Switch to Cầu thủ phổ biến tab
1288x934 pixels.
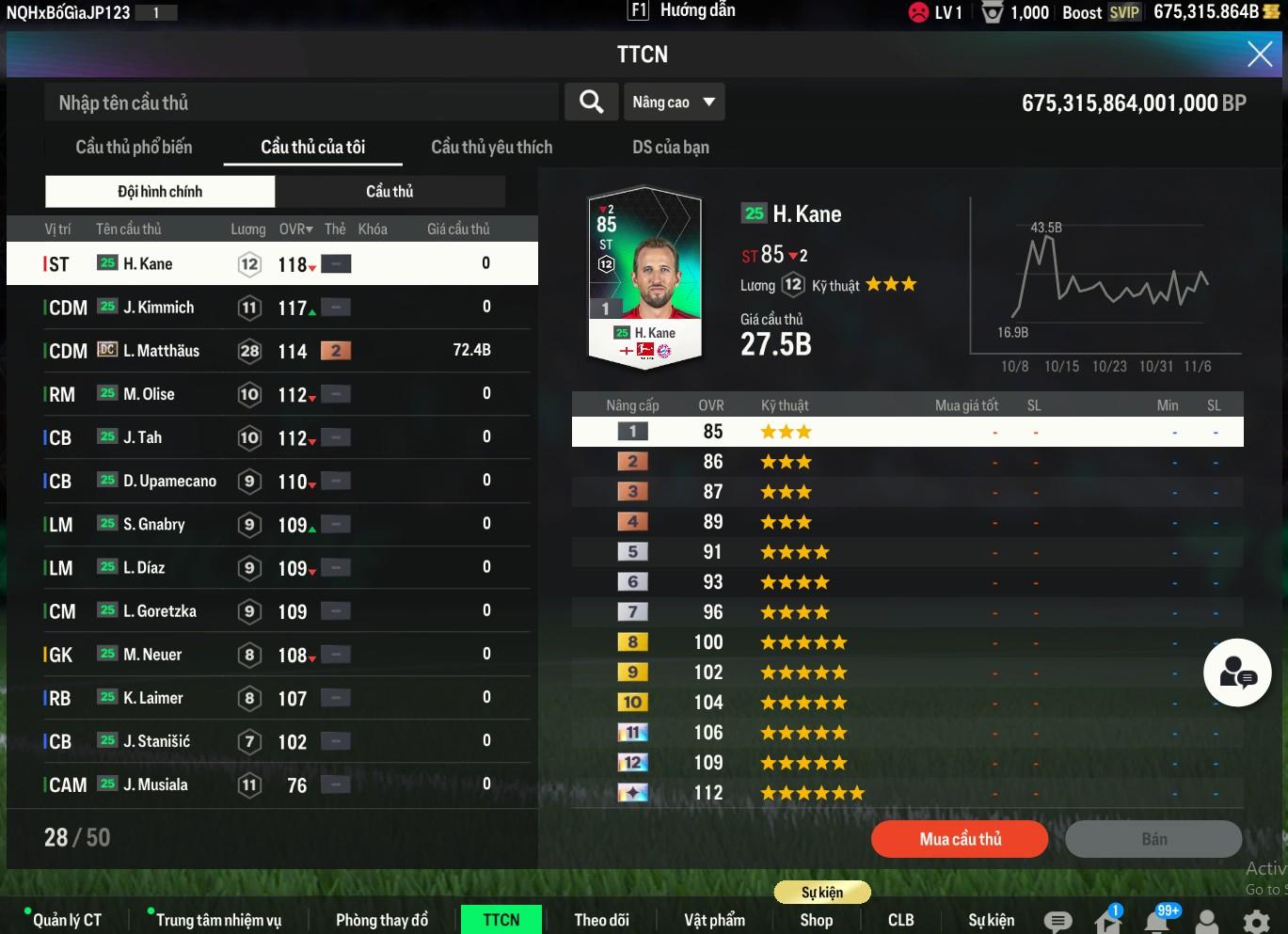tap(134, 147)
